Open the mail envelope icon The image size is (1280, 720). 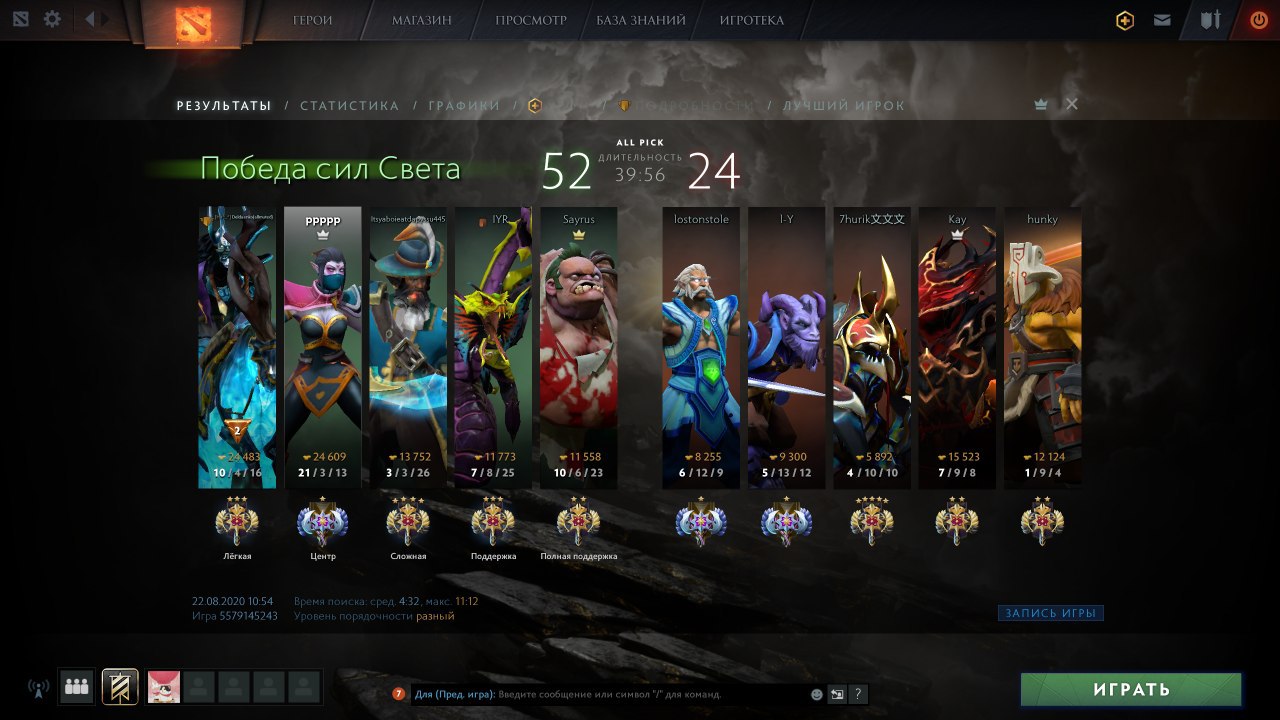pos(1162,20)
